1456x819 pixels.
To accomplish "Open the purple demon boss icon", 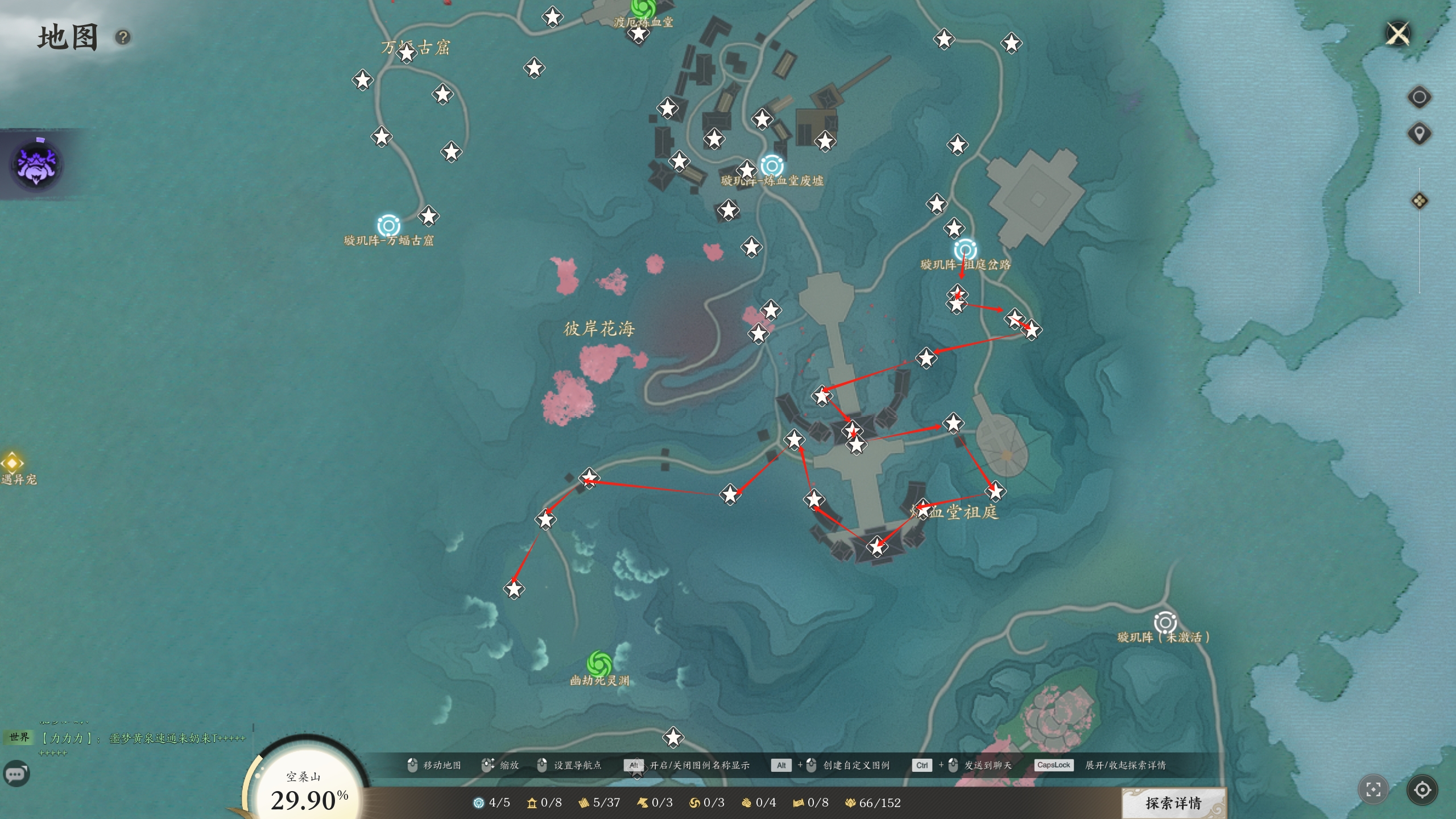I will [36, 165].
